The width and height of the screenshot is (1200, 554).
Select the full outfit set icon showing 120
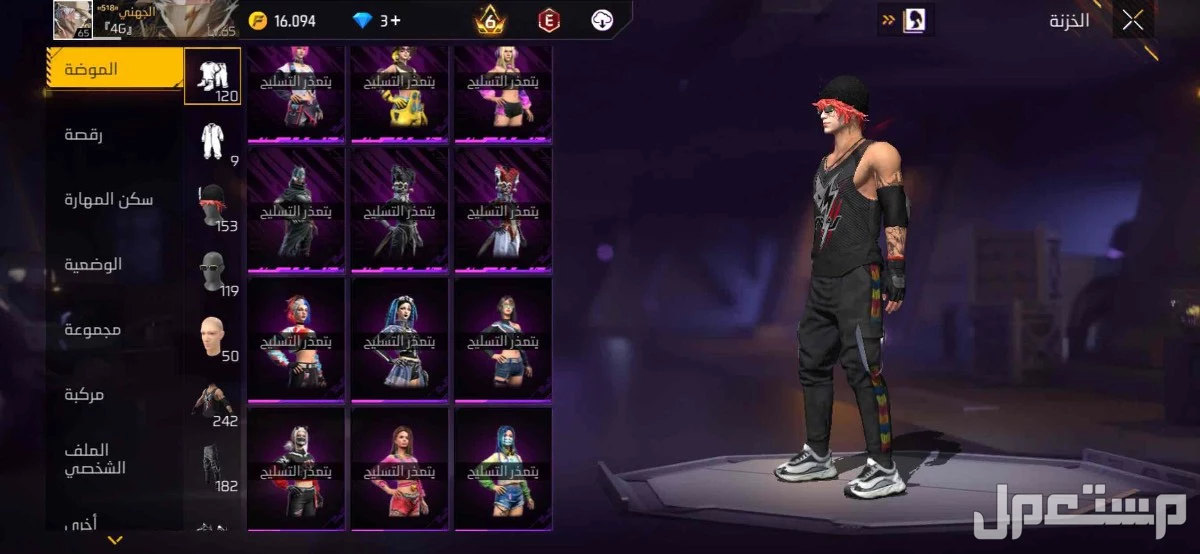(x=212, y=76)
